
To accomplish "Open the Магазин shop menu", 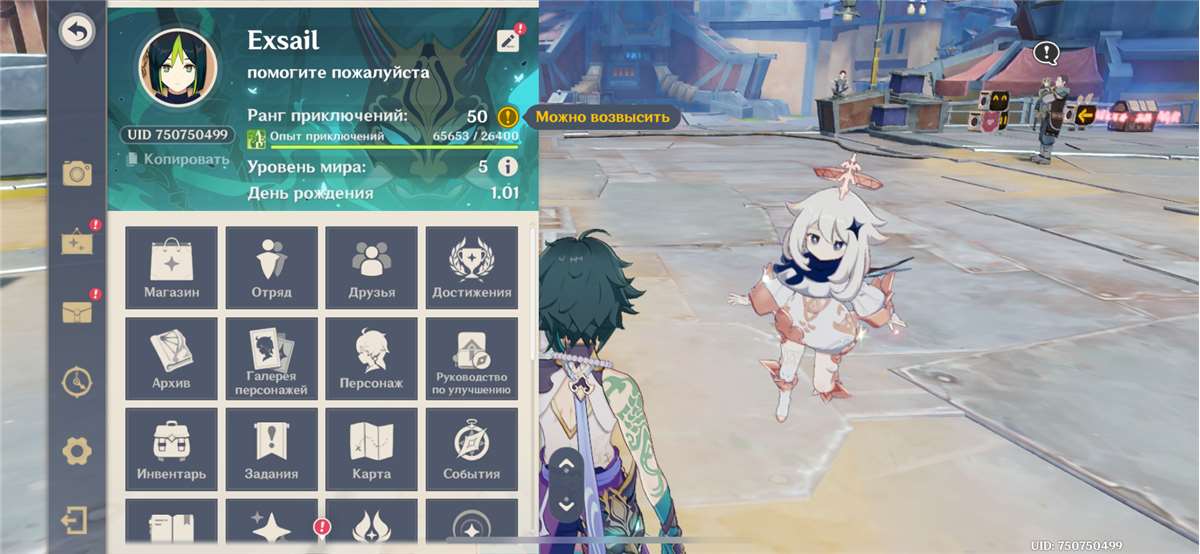I will tap(171, 266).
